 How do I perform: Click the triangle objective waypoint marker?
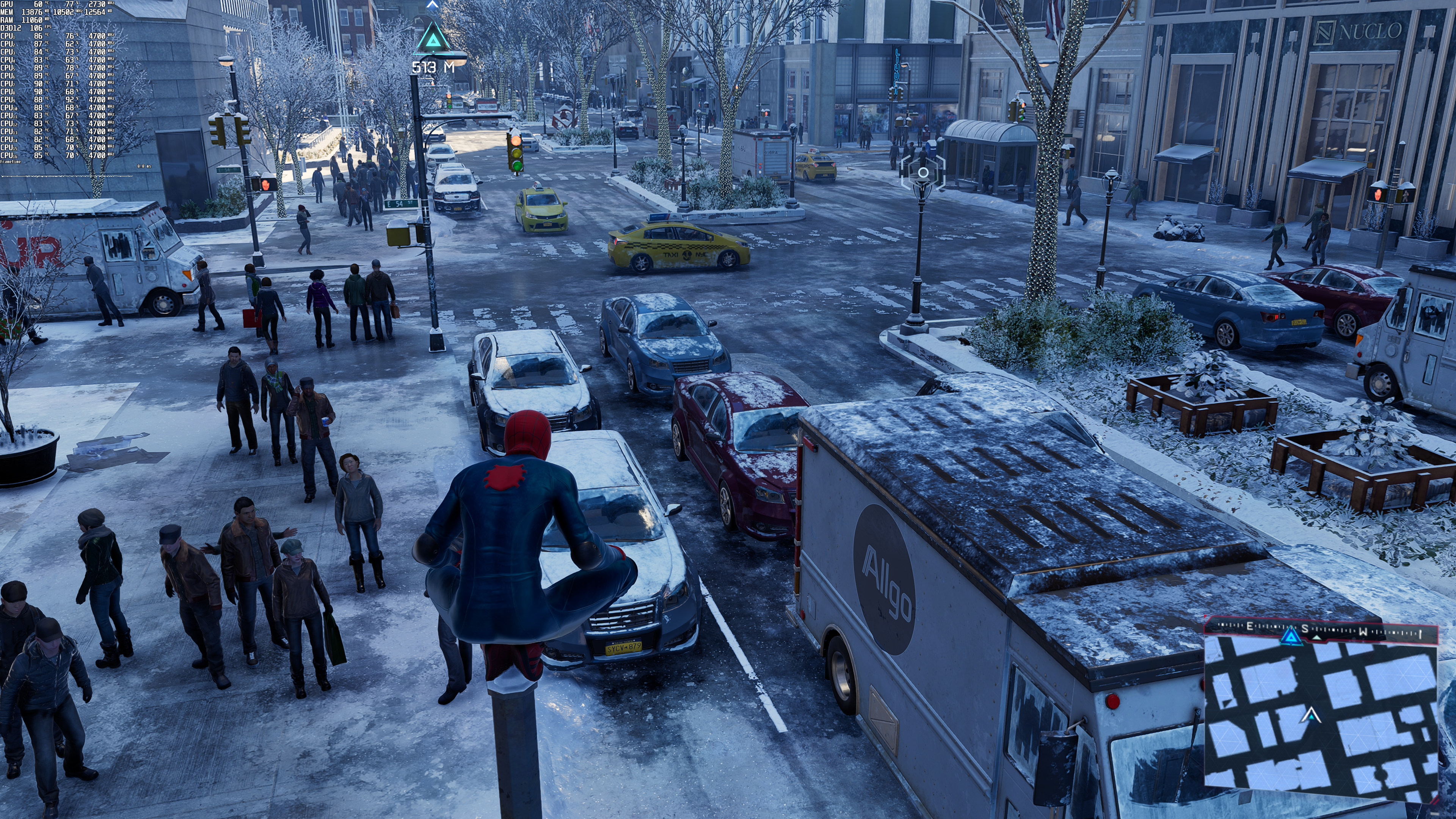click(433, 38)
